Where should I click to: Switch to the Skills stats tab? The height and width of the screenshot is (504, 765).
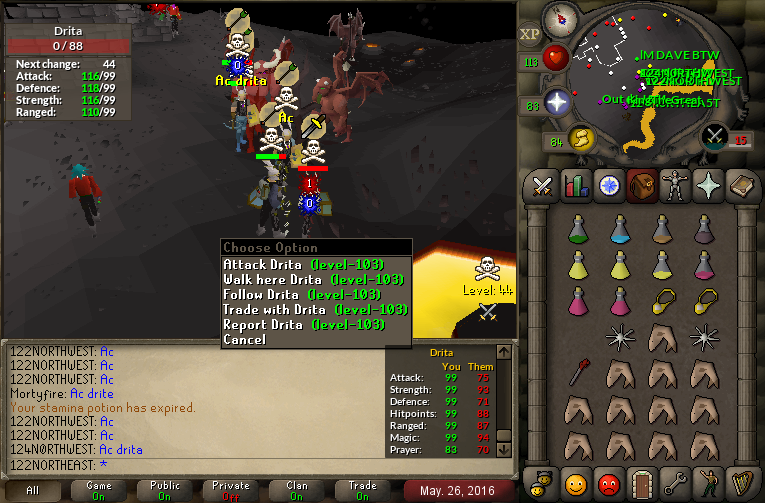575,186
